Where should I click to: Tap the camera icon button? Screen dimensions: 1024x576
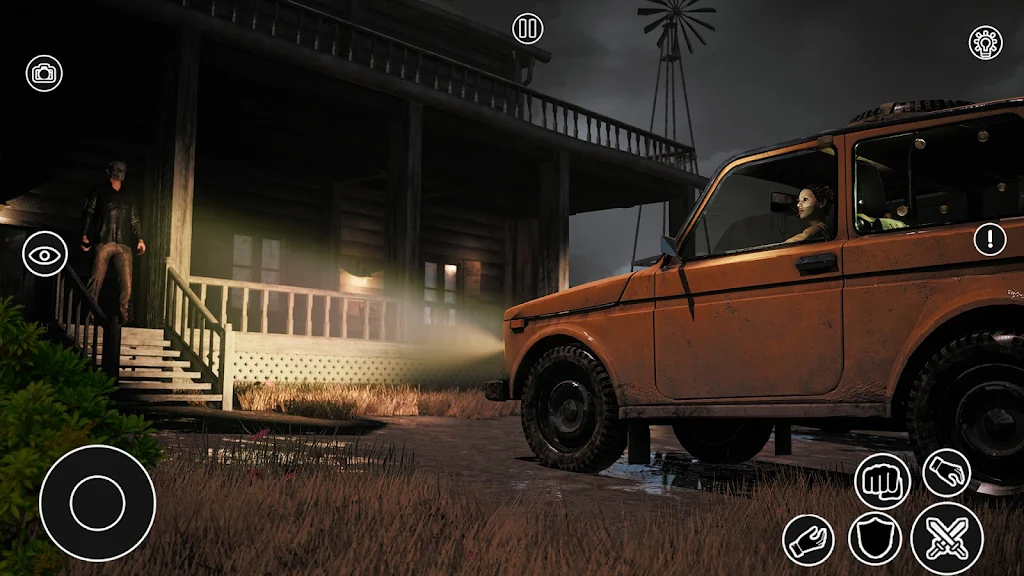tap(44, 73)
